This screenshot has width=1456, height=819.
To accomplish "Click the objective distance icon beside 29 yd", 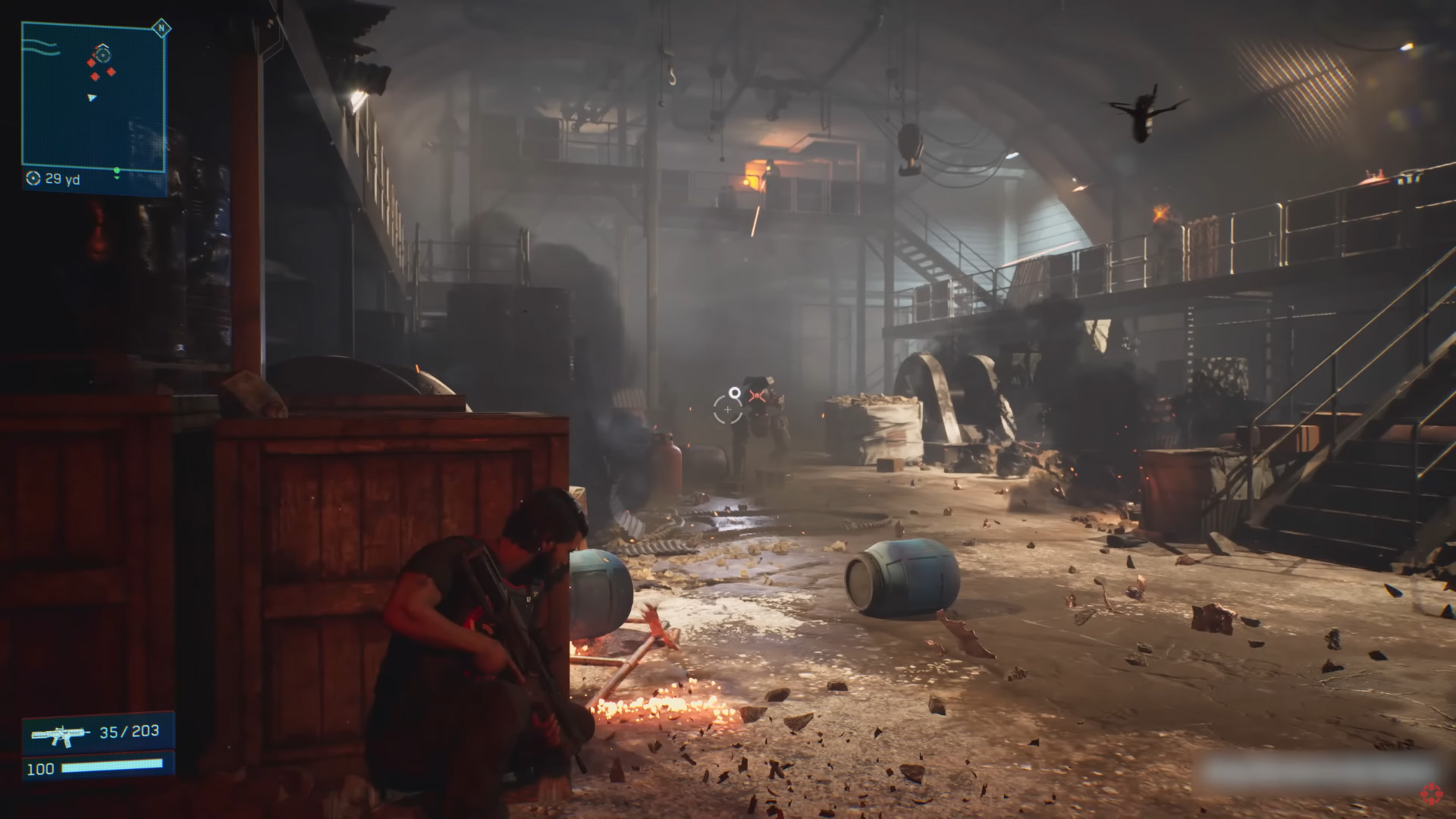I will [x=33, y=179].
